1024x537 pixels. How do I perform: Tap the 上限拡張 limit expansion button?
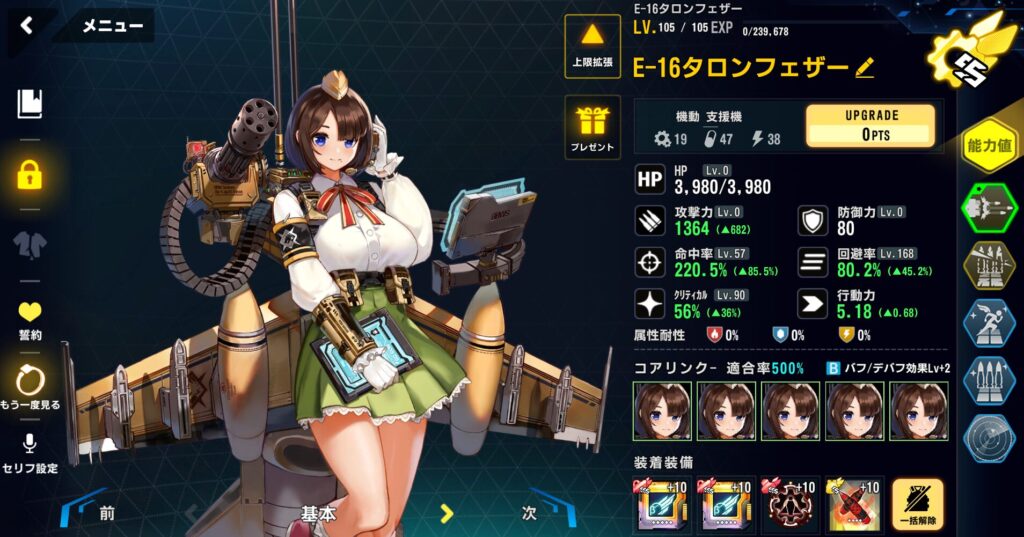(x=593, y=46)
